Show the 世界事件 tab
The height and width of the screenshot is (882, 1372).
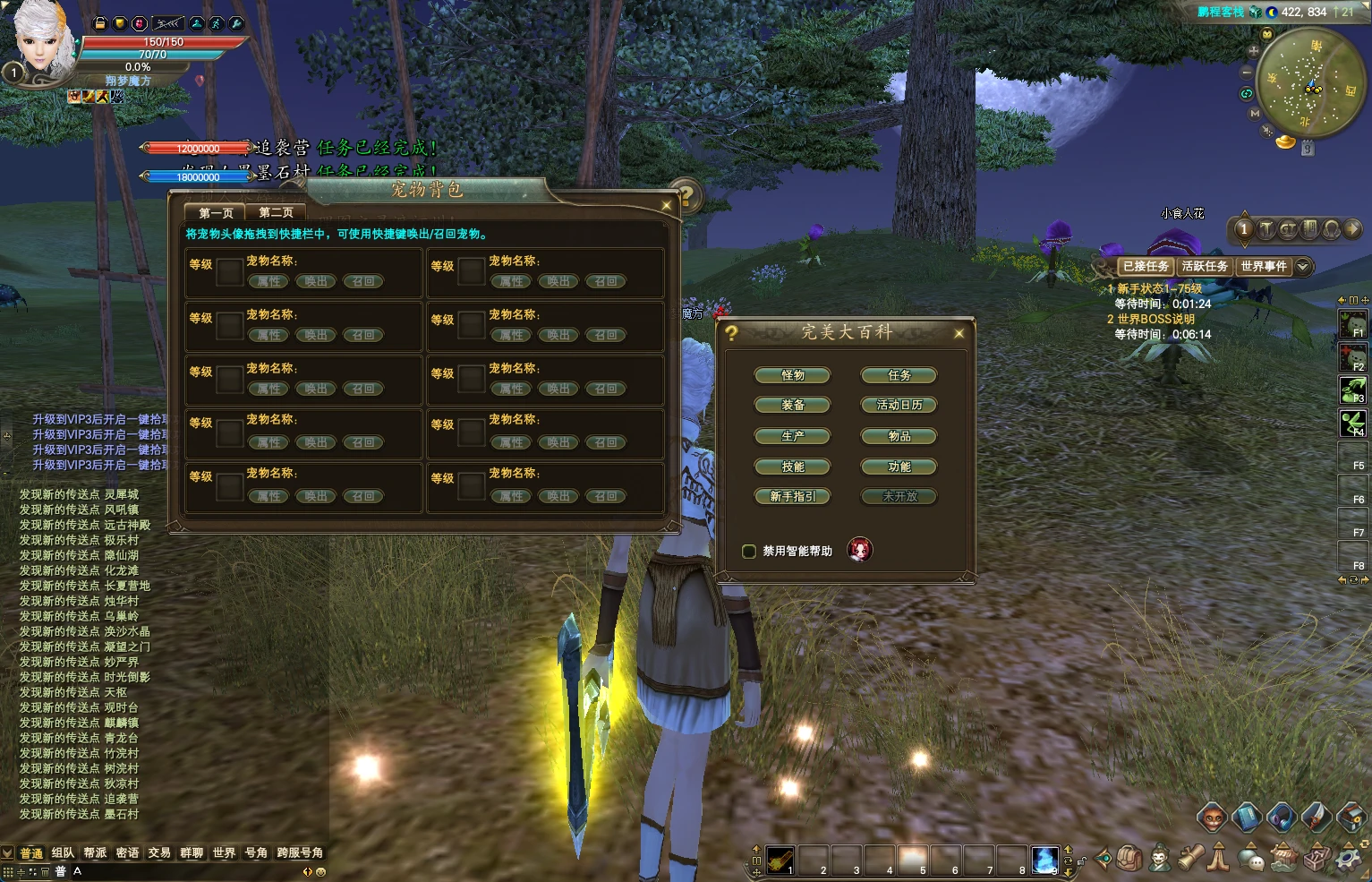[1263, 267]
